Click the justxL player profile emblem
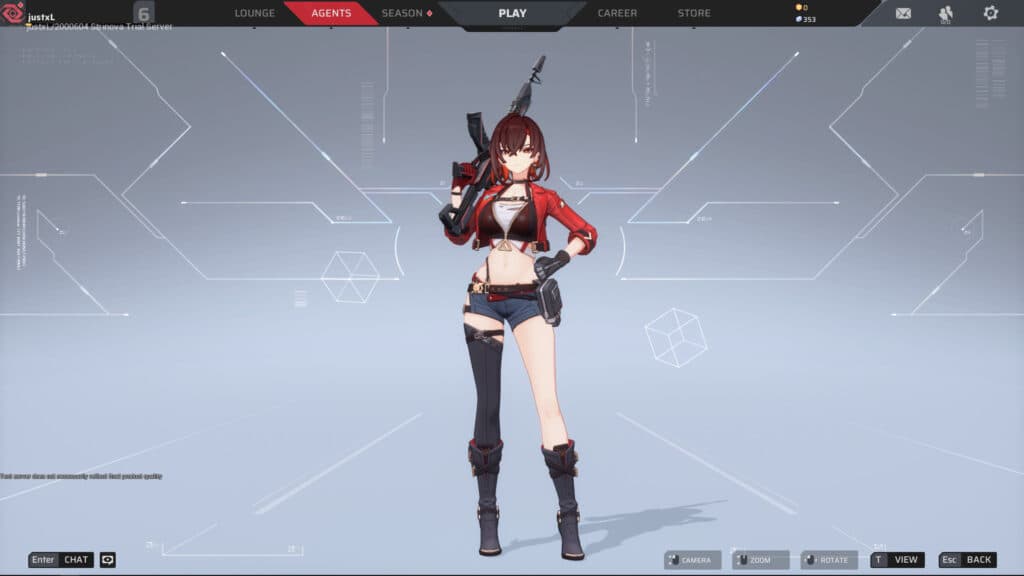Screen dimensions: 1024x576 point(14,14)
